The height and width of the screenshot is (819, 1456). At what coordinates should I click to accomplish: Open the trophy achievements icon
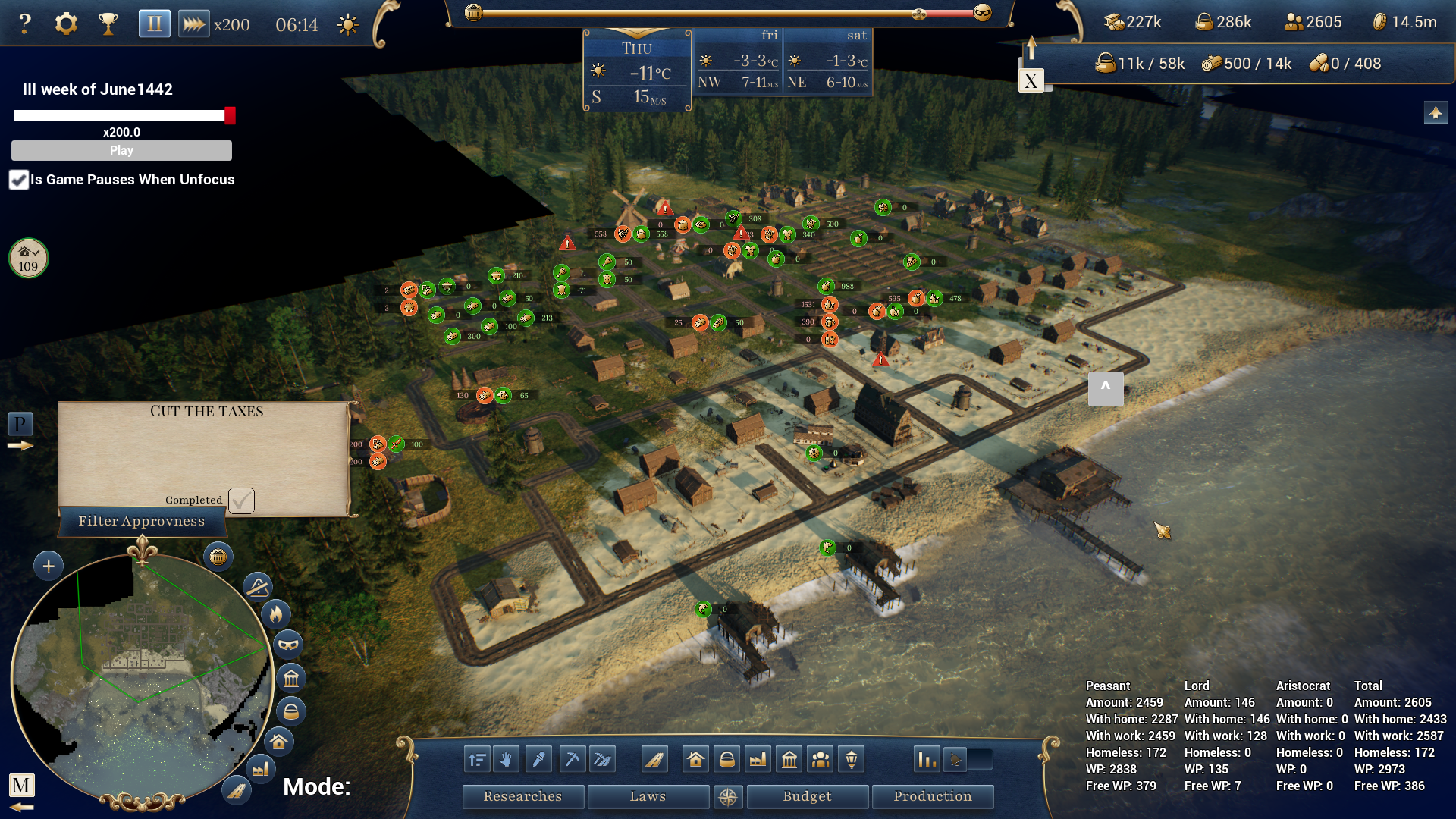tap(108, 24)
